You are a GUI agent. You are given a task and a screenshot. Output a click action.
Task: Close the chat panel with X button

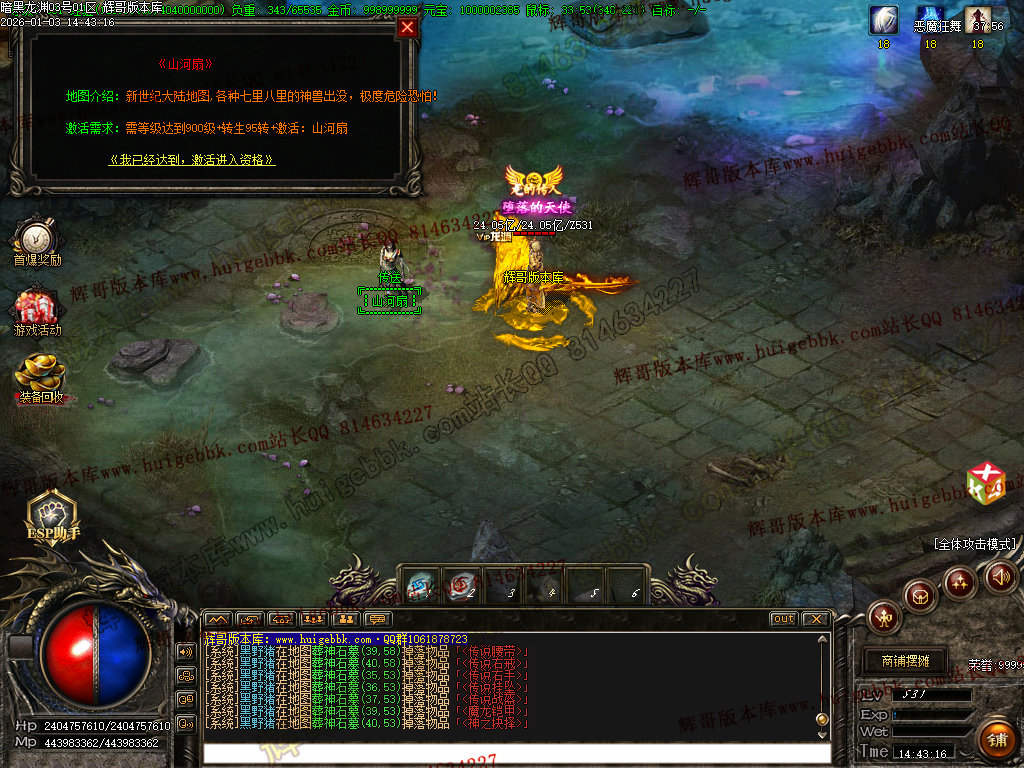(x=815, y=619)
